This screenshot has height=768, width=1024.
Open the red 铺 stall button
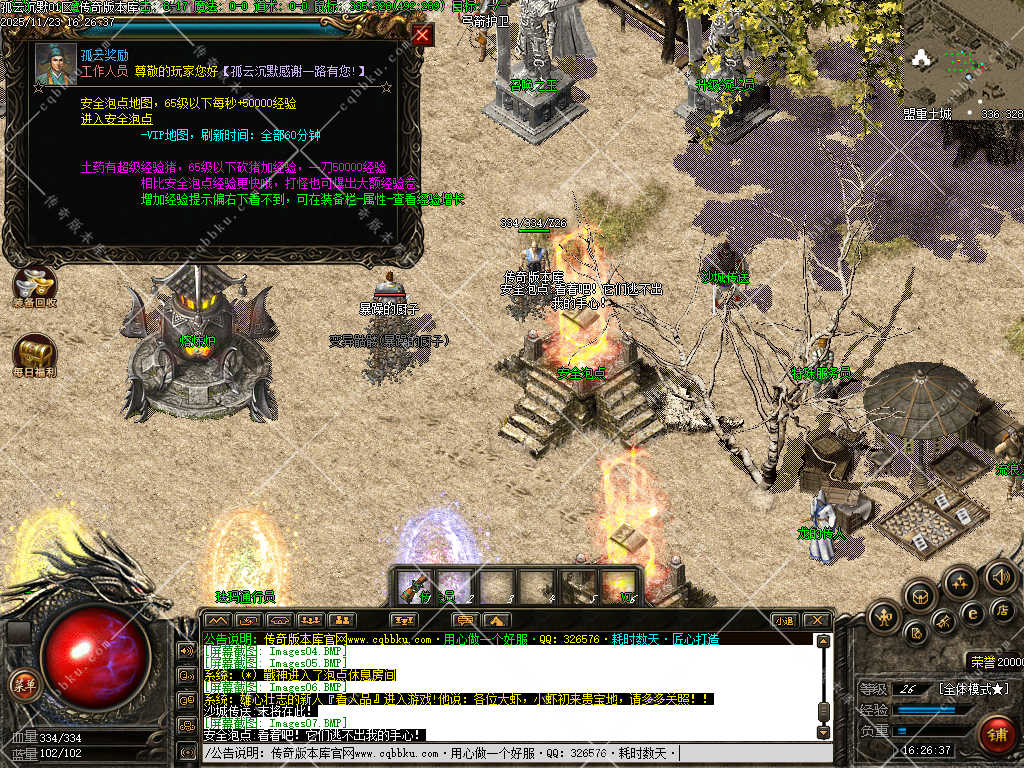coord(996,735)
